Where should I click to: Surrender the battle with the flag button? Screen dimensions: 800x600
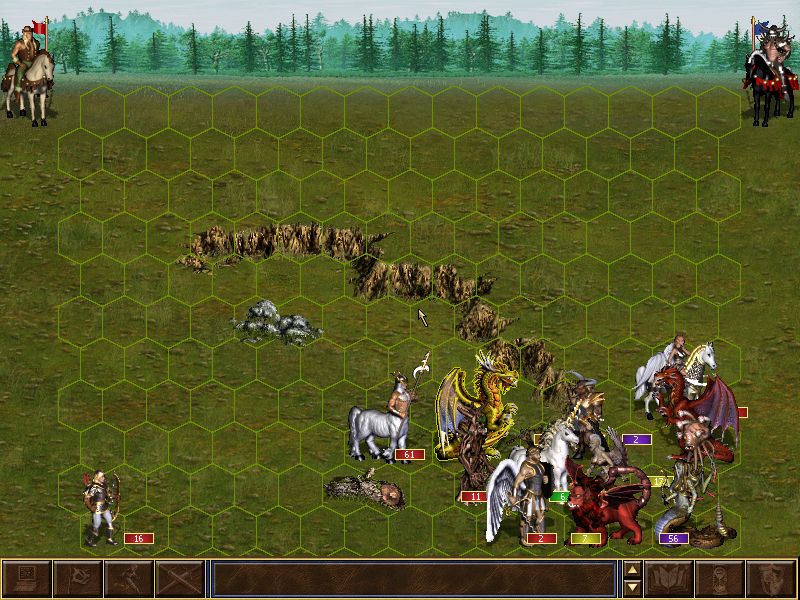tap(77, 579)
